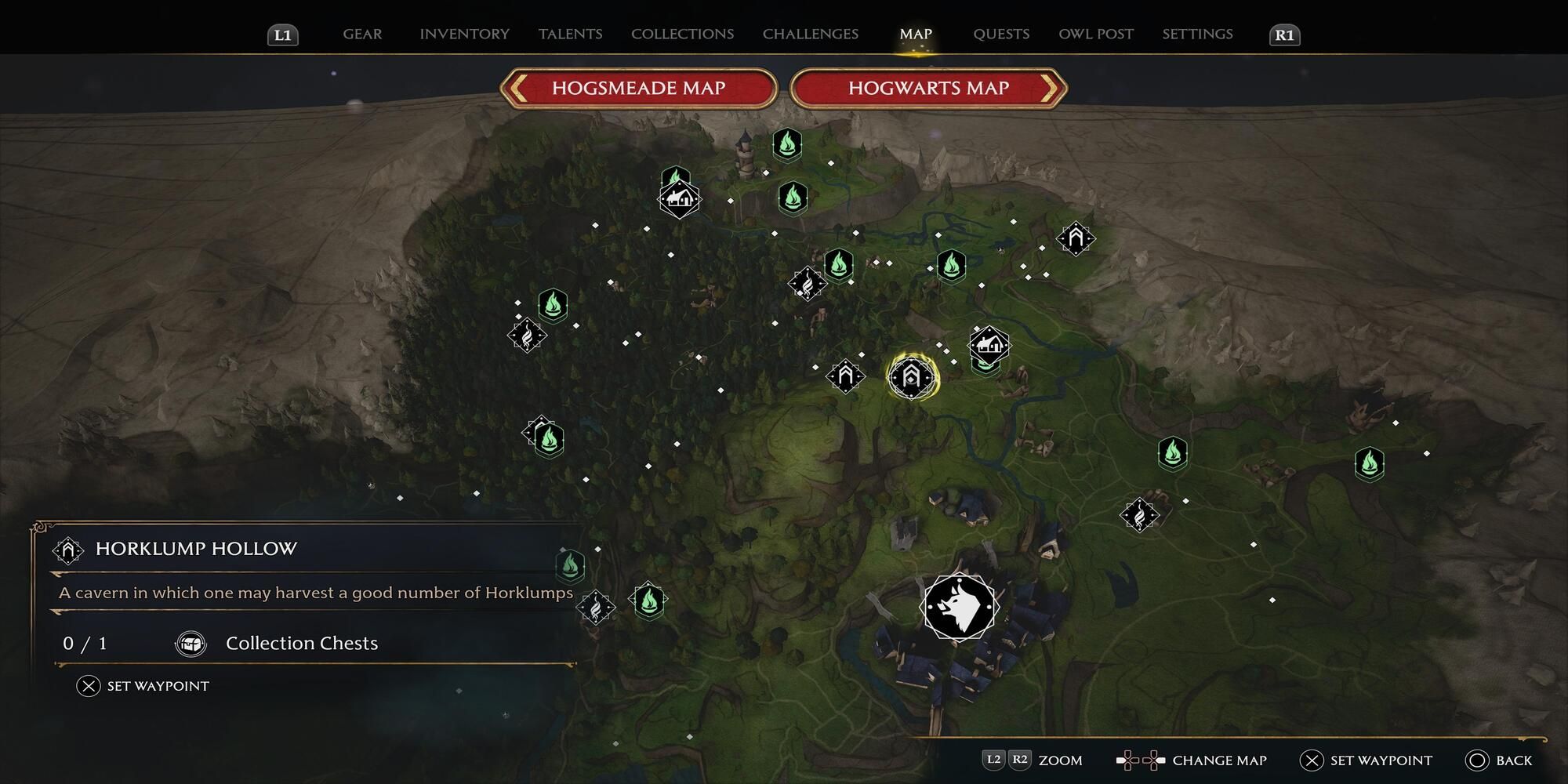The height and width of the screenshot is (784, 1568).
Task: Switch to the OWL POST tab
Action: 1095,34
